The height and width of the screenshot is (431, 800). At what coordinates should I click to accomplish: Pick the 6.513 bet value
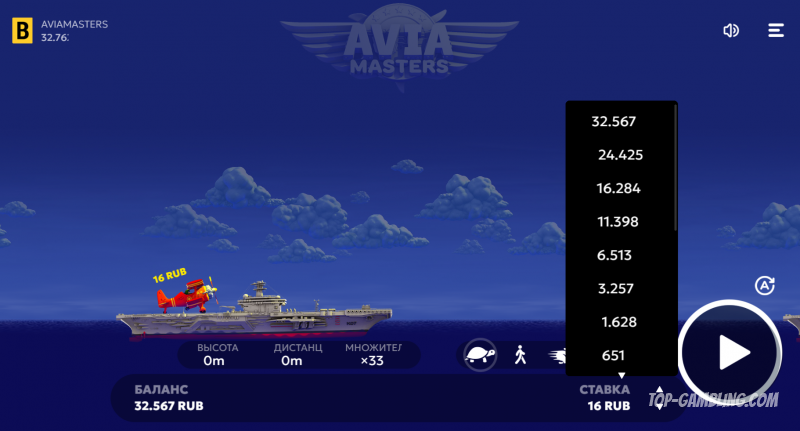[x=614, y=255]
